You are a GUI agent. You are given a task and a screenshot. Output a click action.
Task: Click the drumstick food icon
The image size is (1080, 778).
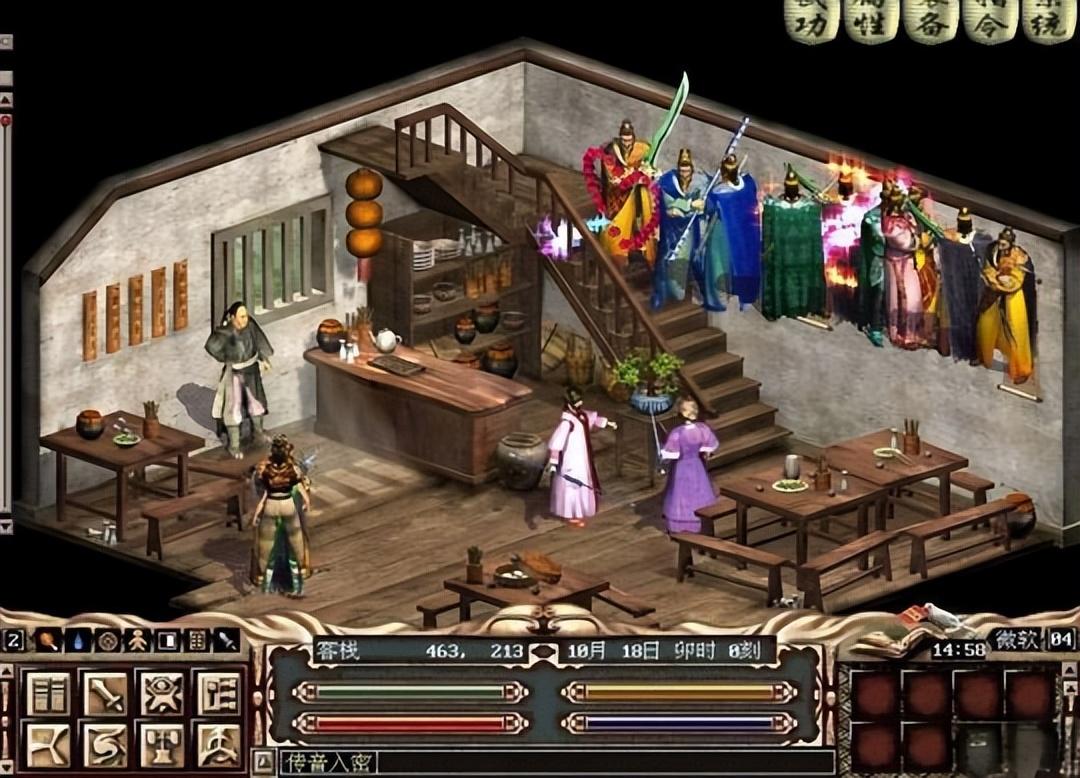(48, 640)
